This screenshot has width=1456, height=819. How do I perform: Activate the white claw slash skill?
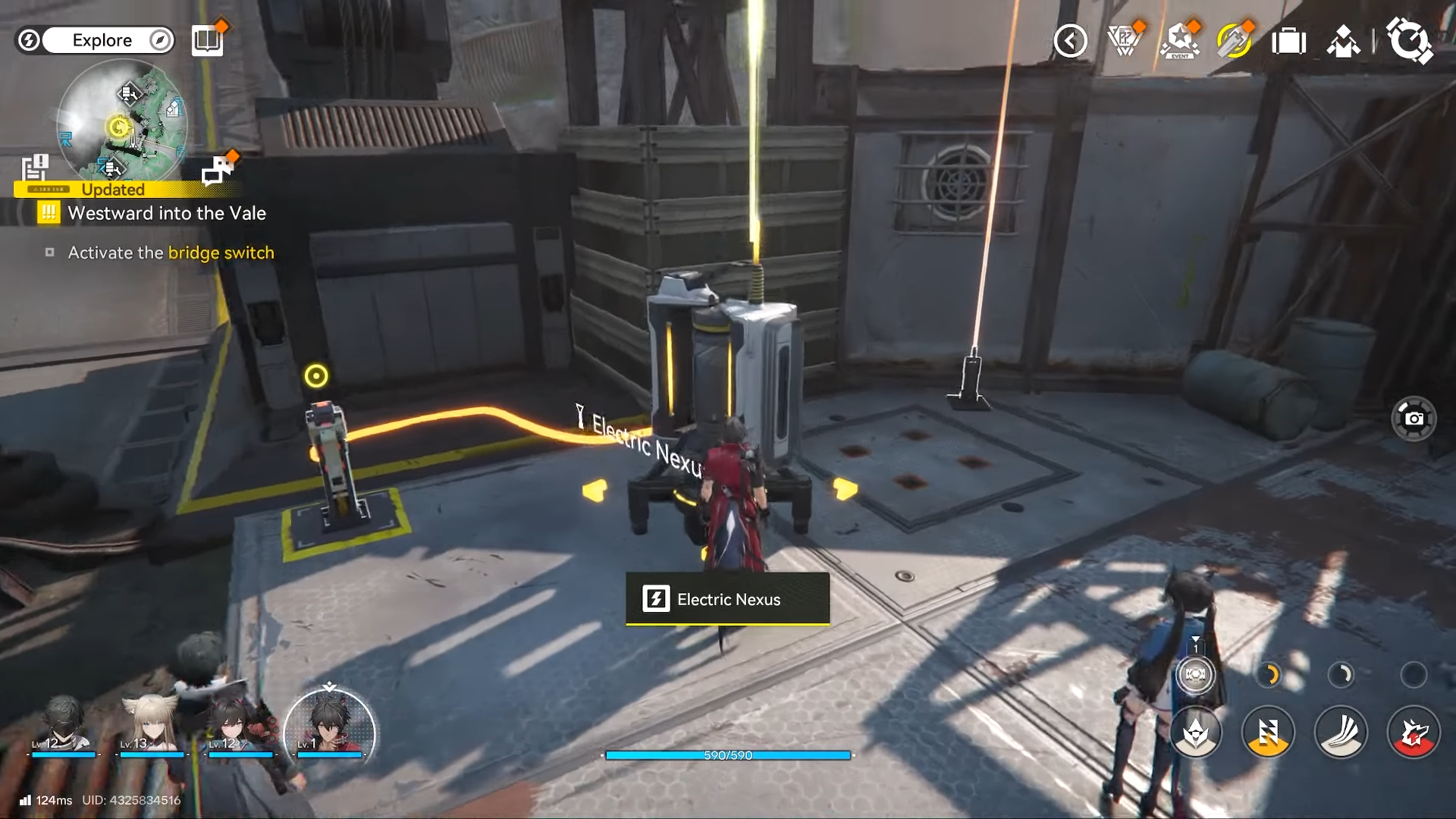1341,733
